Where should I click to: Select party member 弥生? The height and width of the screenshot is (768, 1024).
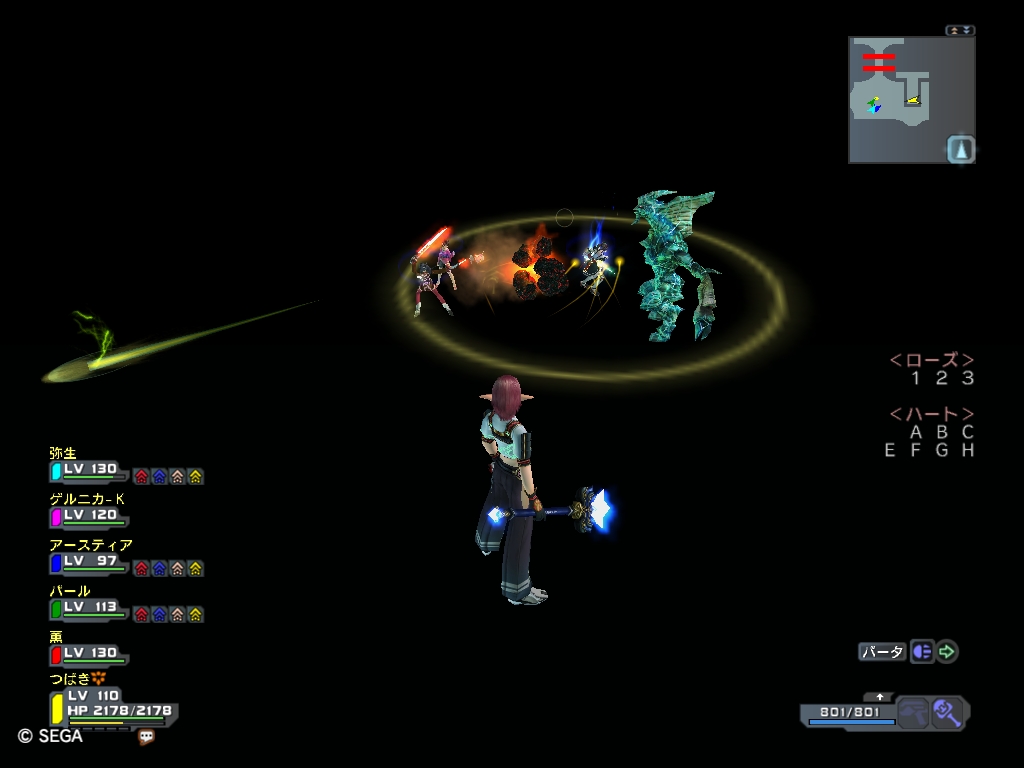(x=88, y=469)
